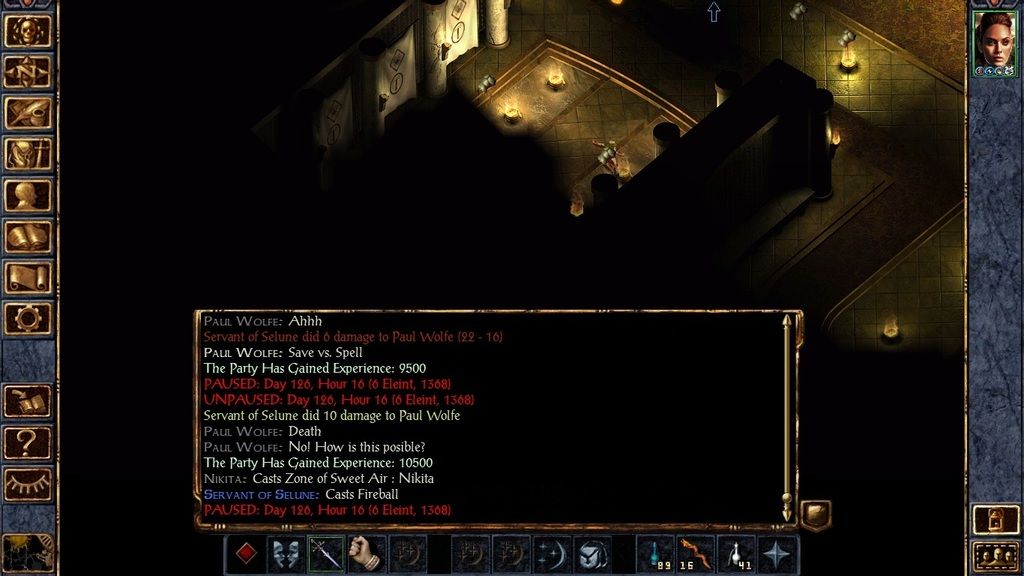Open the character record head icon
The image size is (1024, 576).
click(x=28, y=194)
